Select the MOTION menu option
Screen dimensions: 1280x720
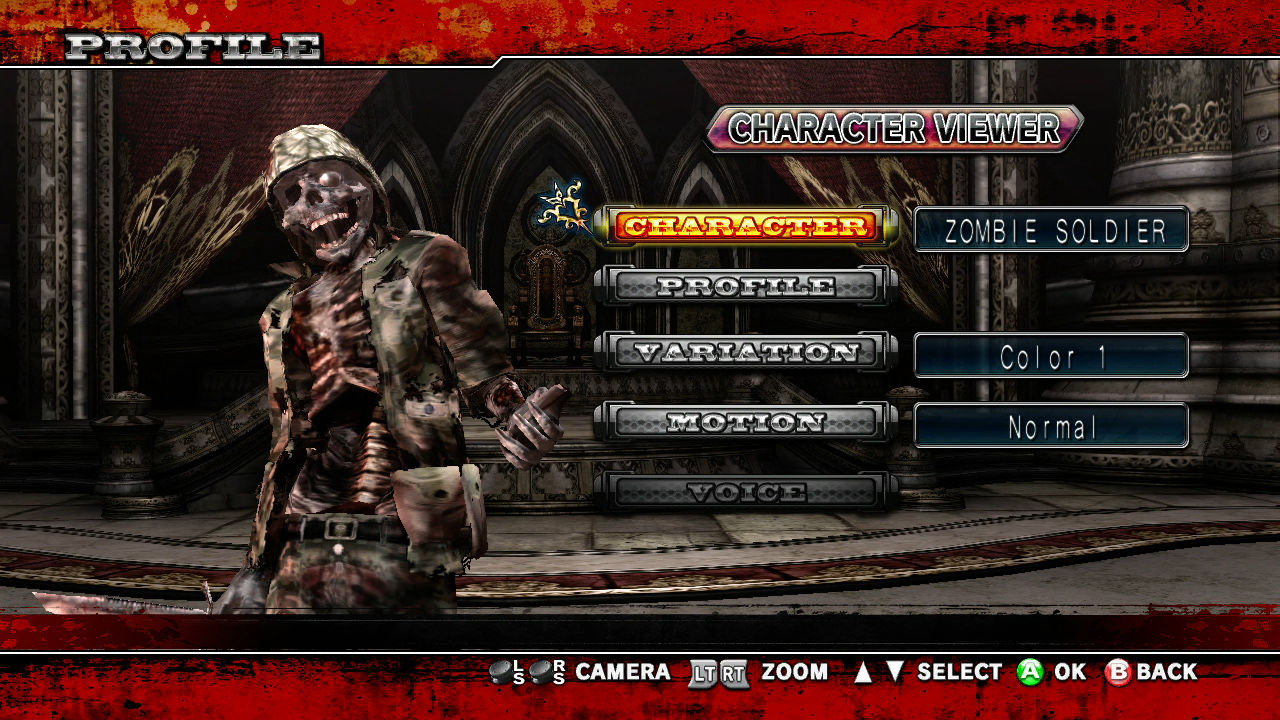point(746,422)
